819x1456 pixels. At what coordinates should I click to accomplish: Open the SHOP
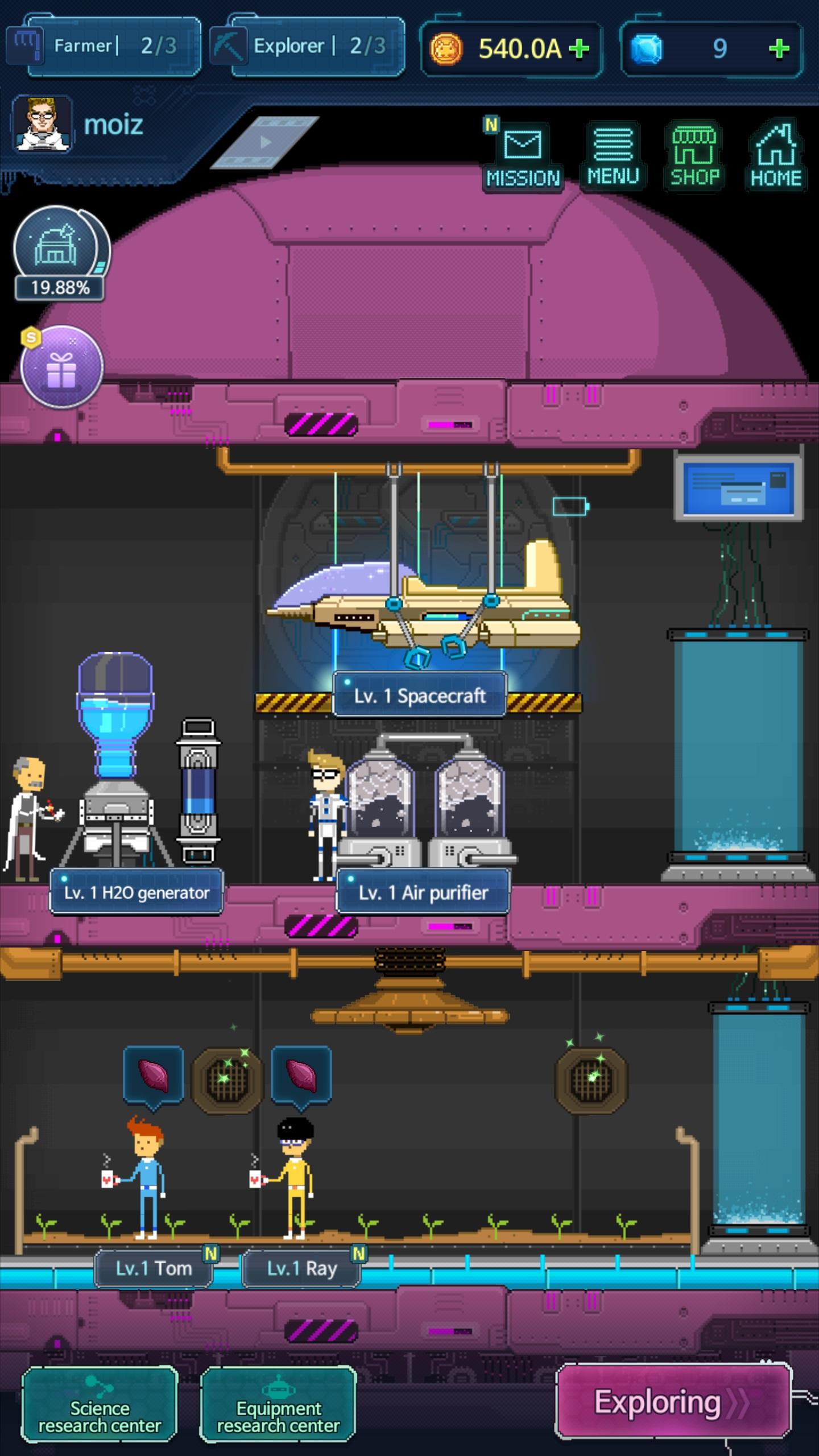(694, 156)
